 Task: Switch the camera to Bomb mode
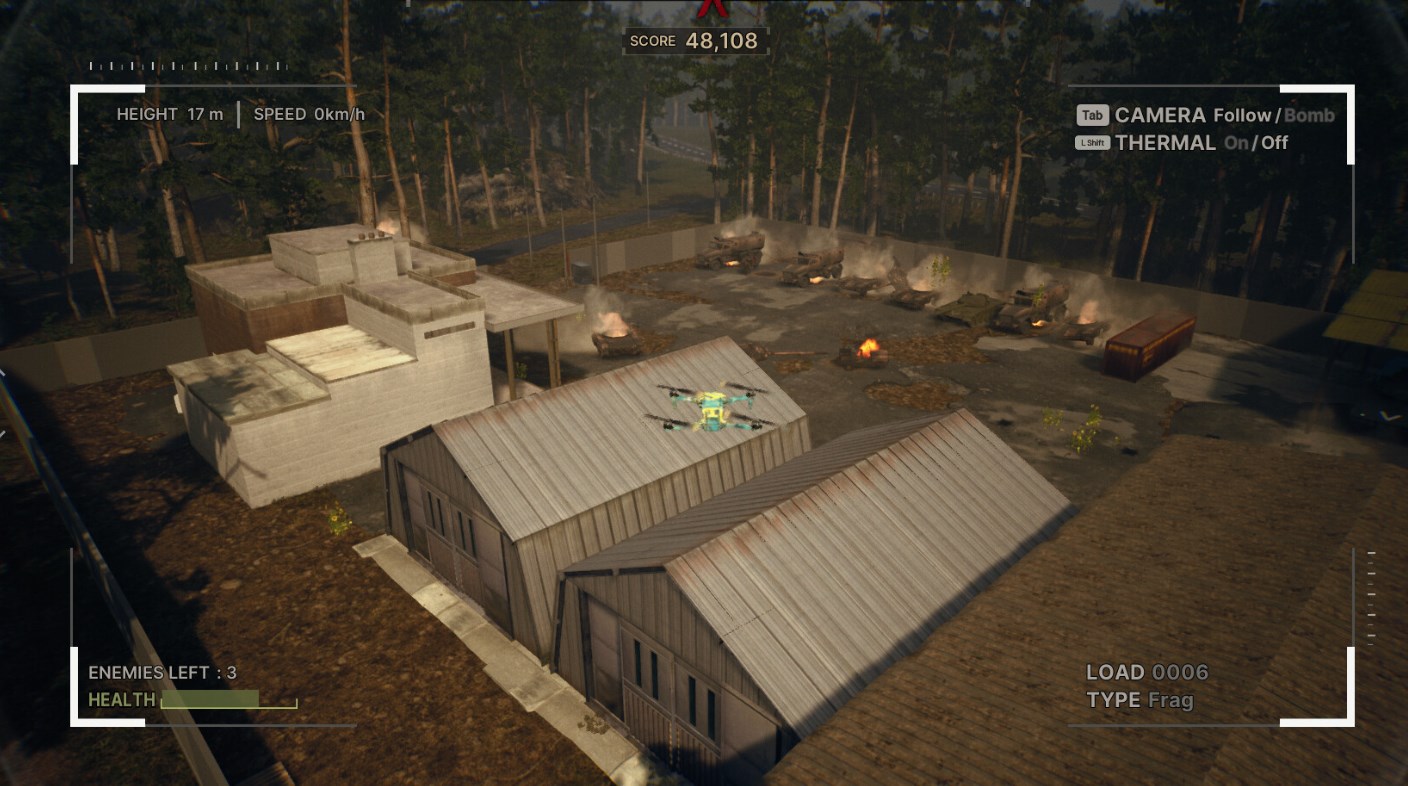pyautogui.click(x=1309, y=115)
